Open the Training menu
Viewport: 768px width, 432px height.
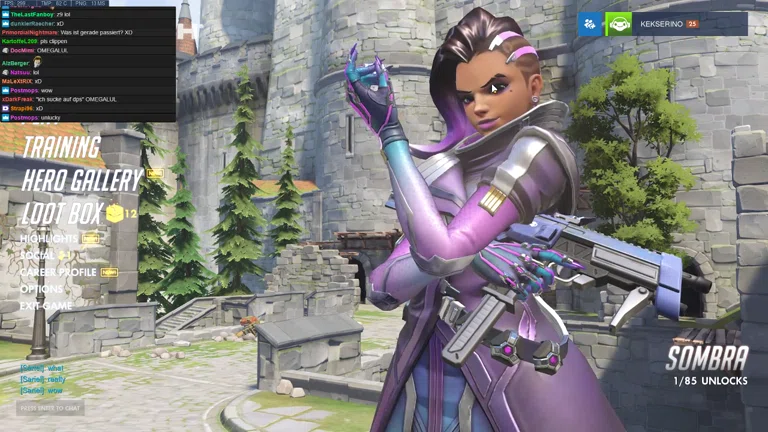61,148
